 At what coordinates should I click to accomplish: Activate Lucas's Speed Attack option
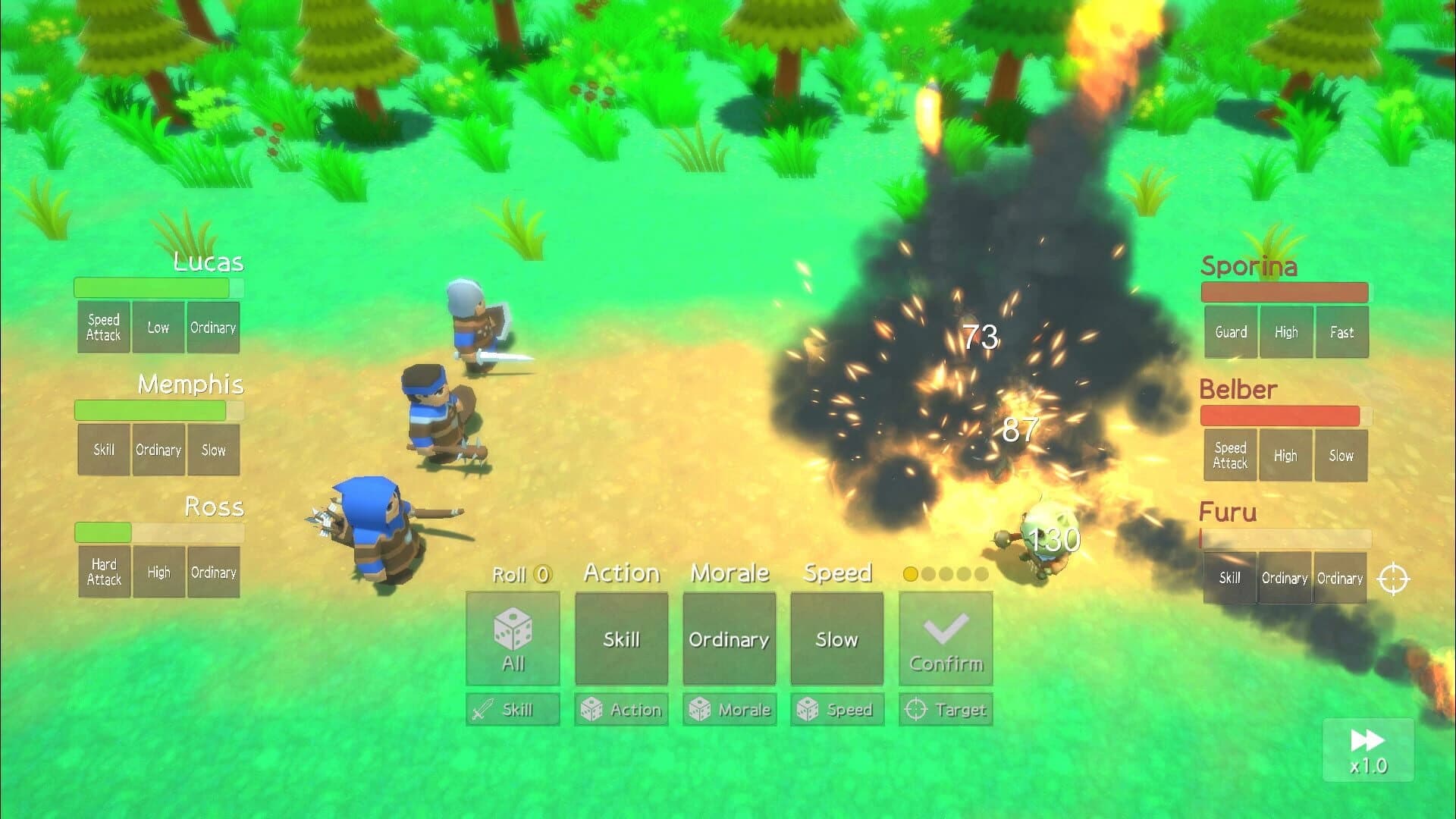coord(103,327)
